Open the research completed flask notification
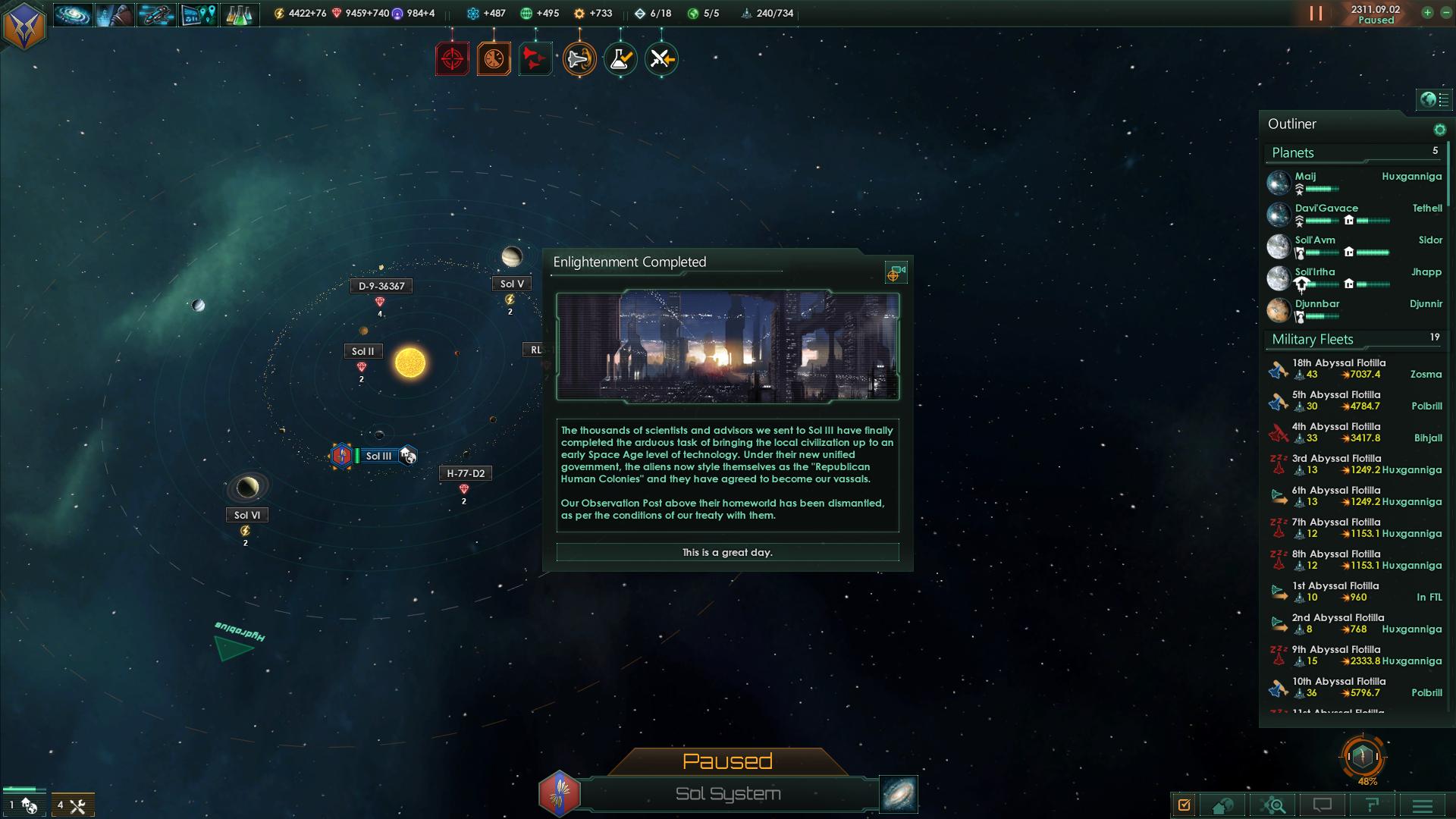The image size is (1456, 819). click(x=620, y=59)
